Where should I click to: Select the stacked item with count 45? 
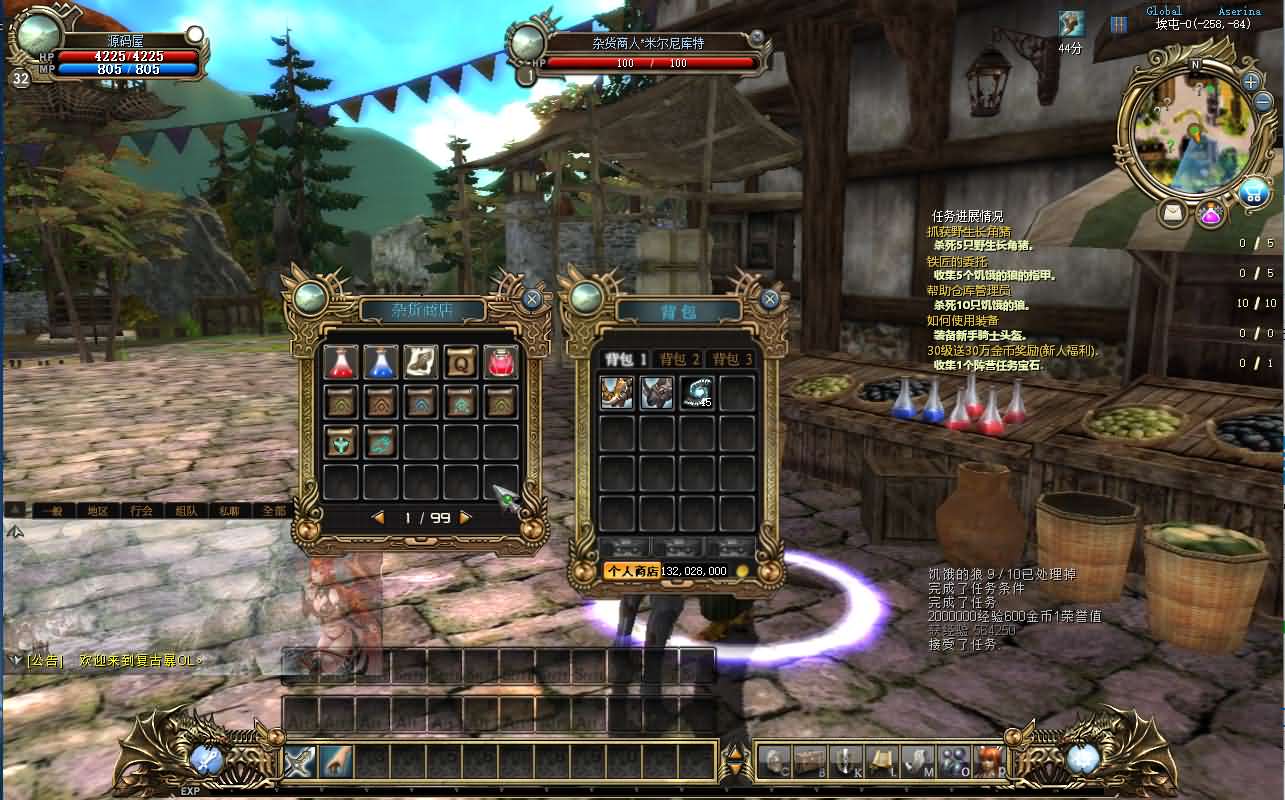[x=697, y=392]
